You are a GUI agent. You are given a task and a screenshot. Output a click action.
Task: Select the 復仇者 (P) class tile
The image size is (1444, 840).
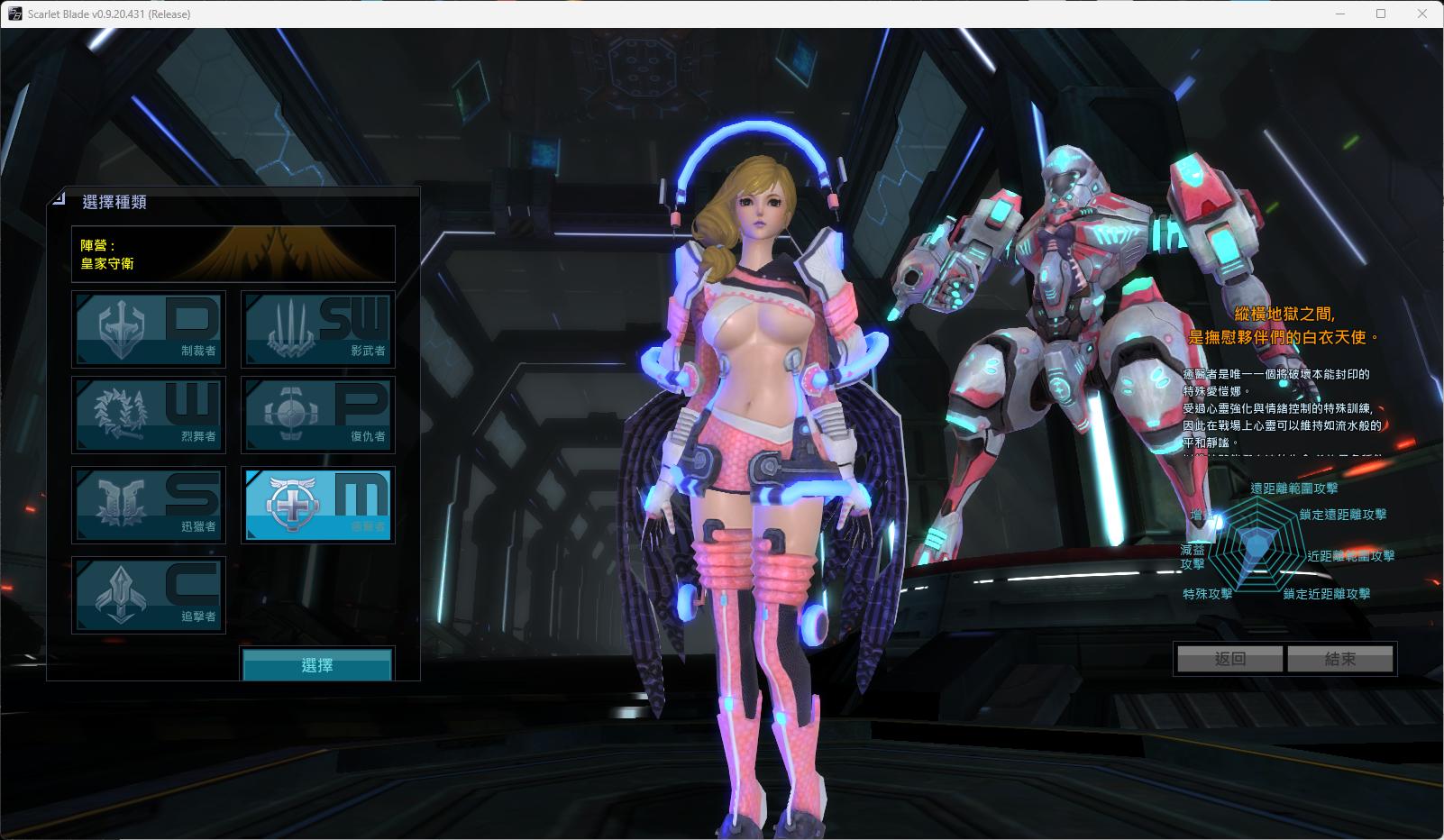point(317,415)
